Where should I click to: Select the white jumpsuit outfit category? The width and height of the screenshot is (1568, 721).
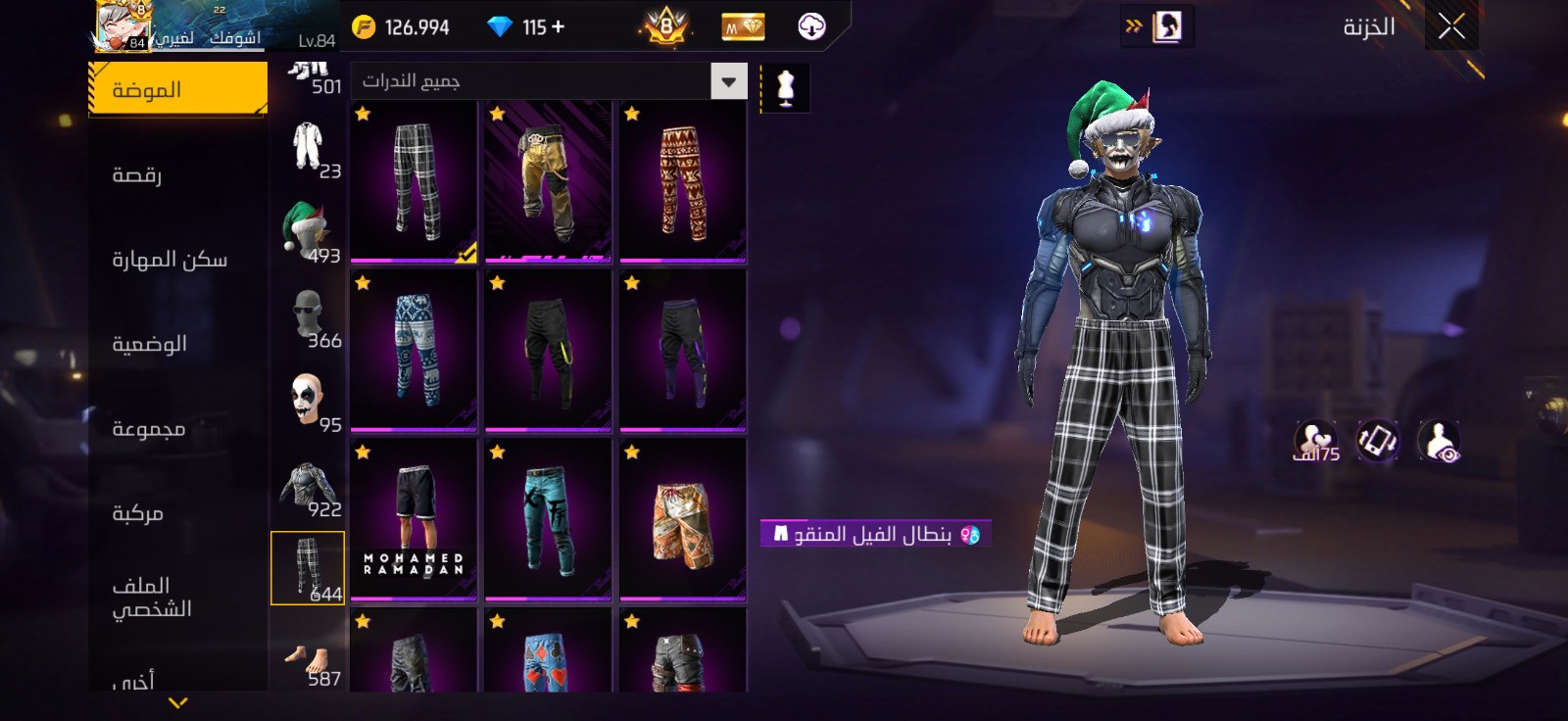click(x=308, y=147)
